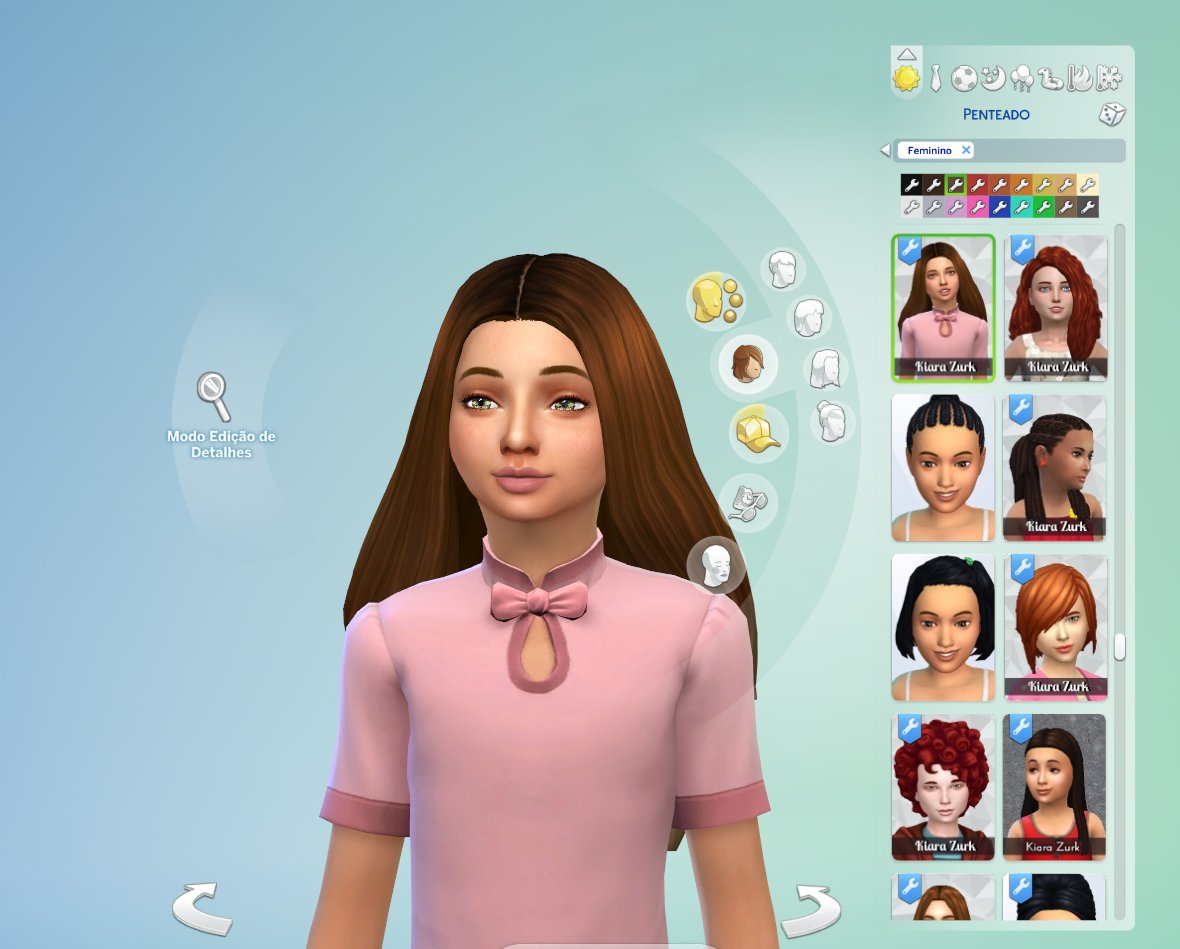Switch to the formal necktie outfit category
The width and height of the screenshot is (1180, 949).
click(935, 77)
